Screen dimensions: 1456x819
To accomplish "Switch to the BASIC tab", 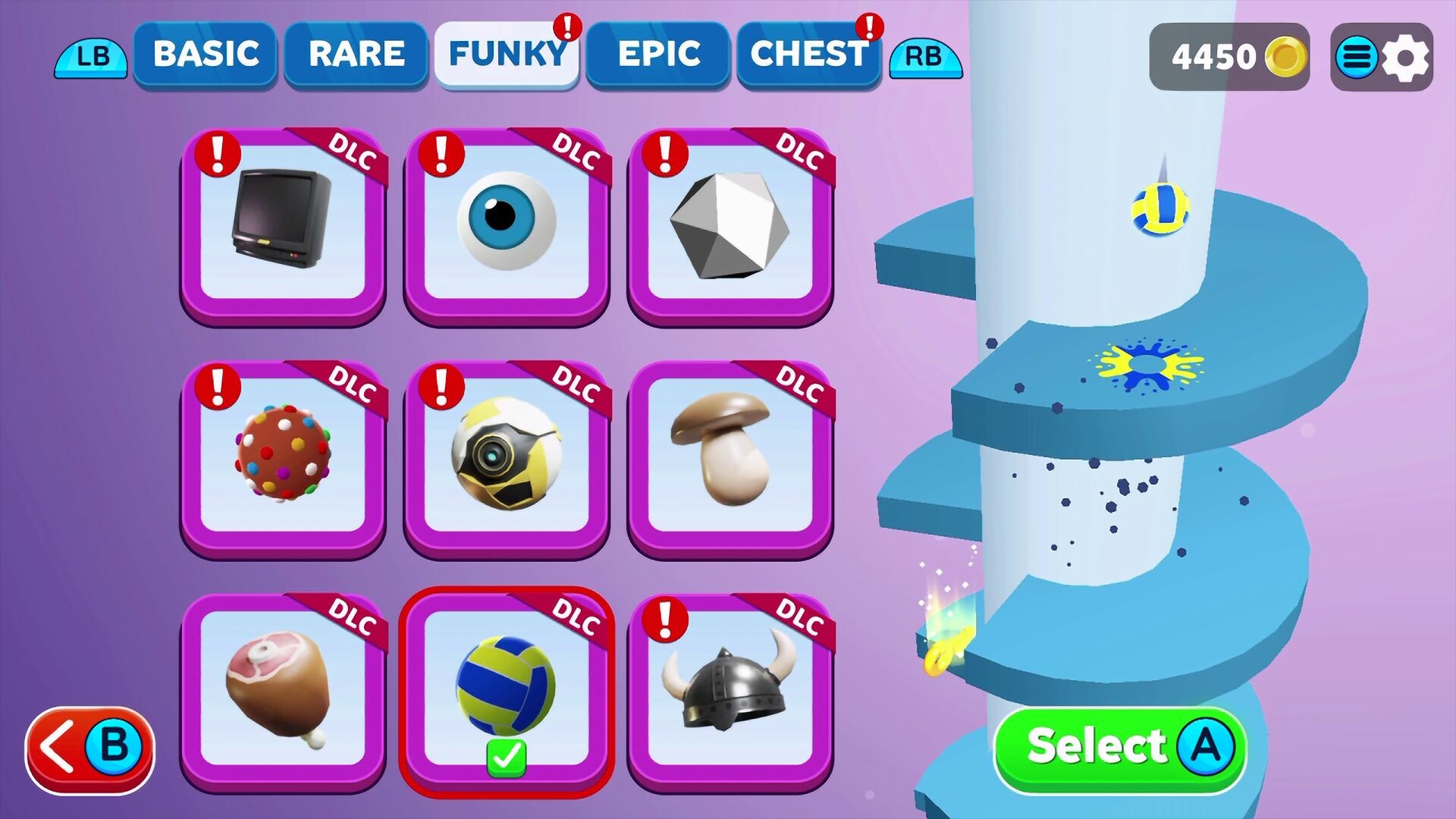I will tap(205, 53).
